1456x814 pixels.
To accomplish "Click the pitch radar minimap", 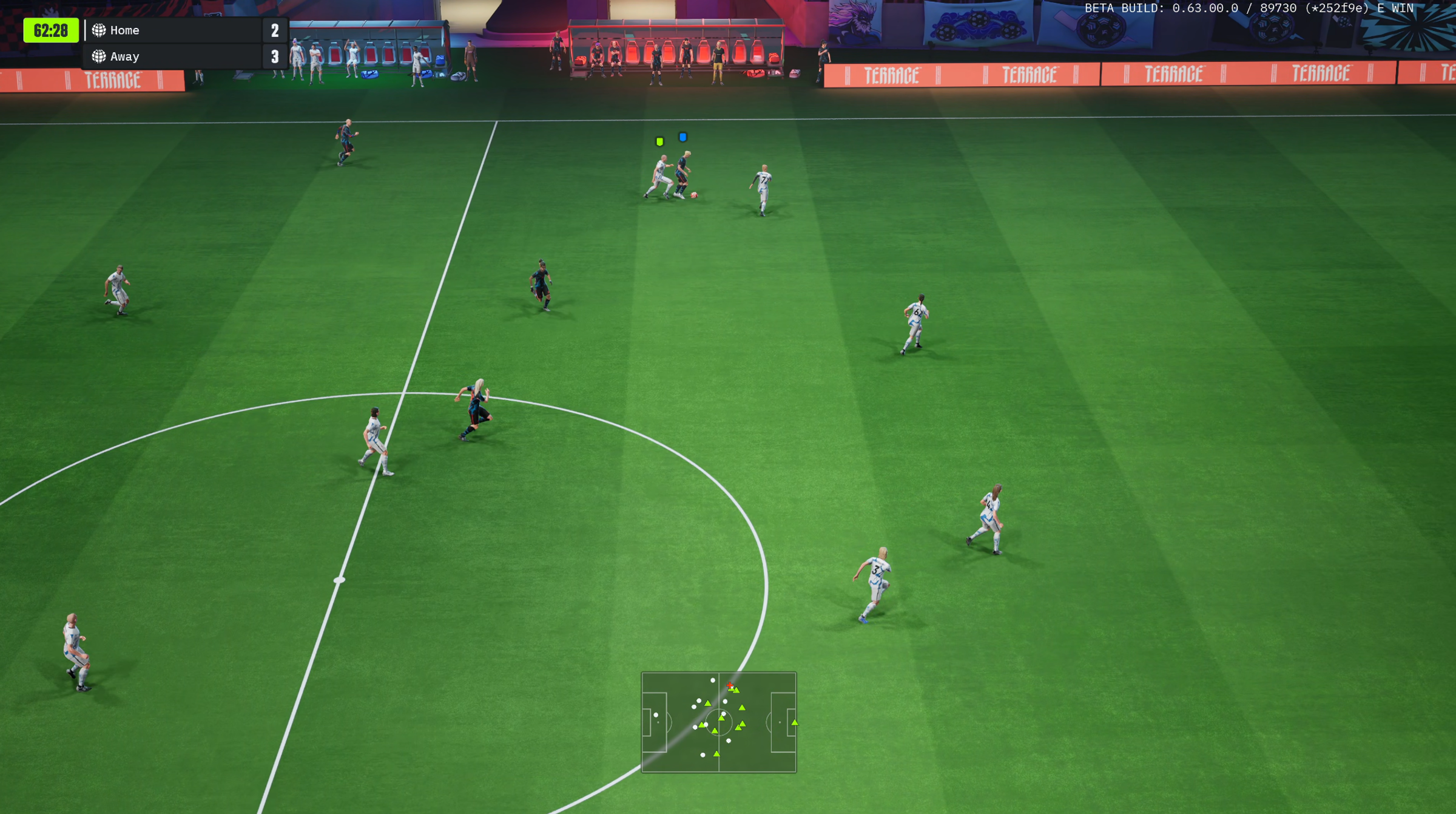I will [718, 722].
